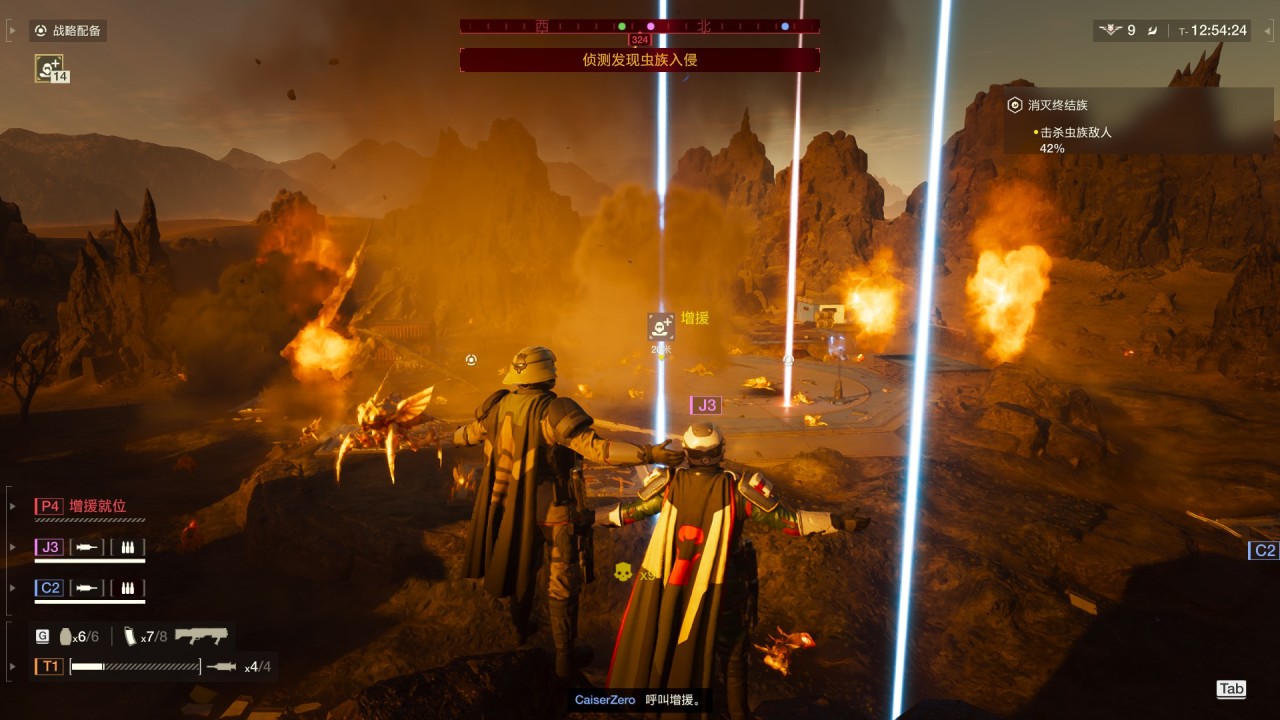Screen dimensions: 1280x720
Task: Open the 消灭终结族 objective tracker
Action: [1060, 105]
